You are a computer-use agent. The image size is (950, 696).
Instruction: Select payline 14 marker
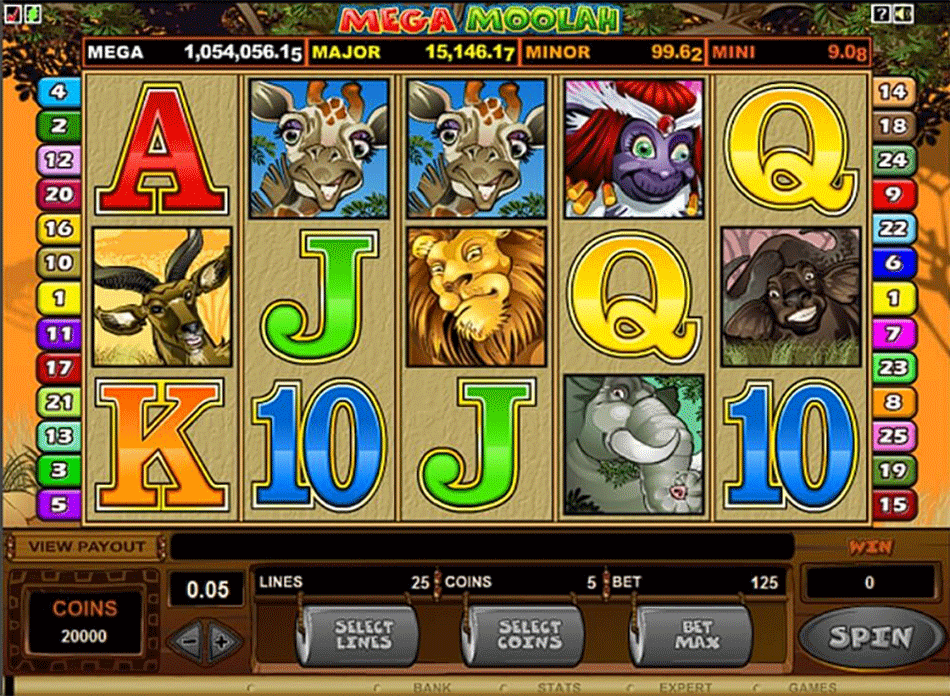(x=891, y=502)
